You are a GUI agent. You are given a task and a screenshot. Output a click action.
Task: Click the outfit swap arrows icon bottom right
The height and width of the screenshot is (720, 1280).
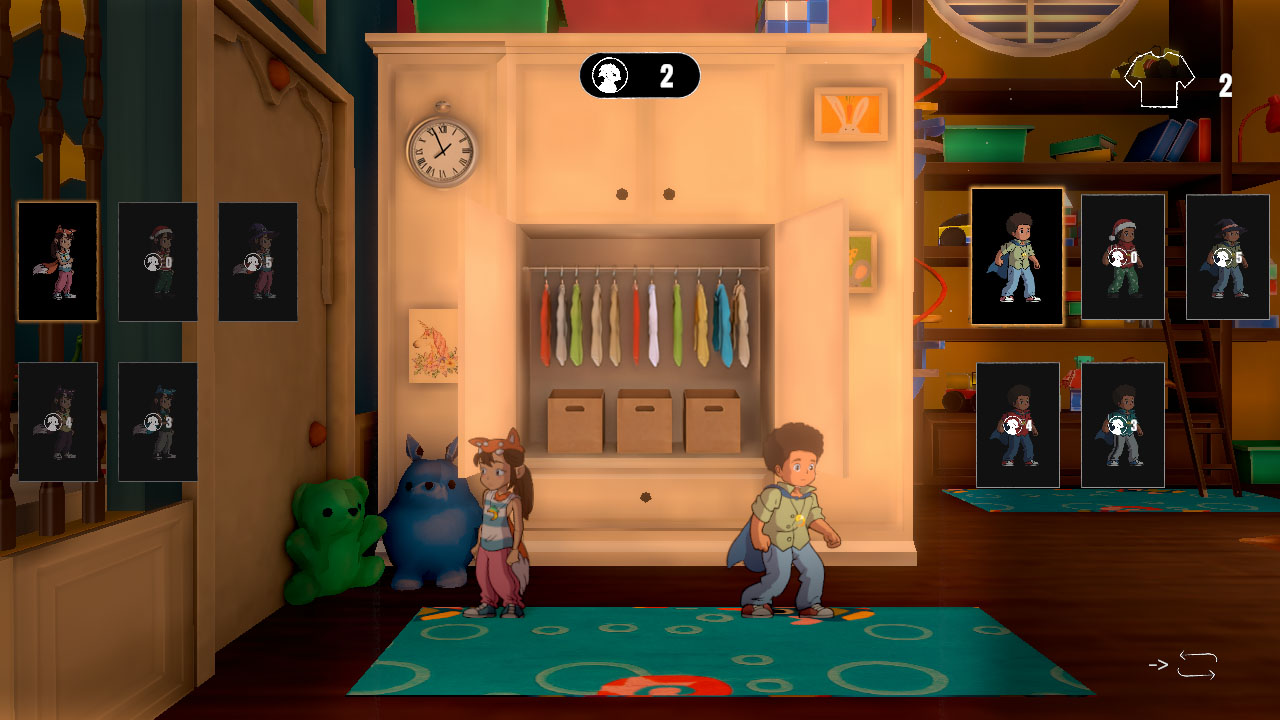1198,662
